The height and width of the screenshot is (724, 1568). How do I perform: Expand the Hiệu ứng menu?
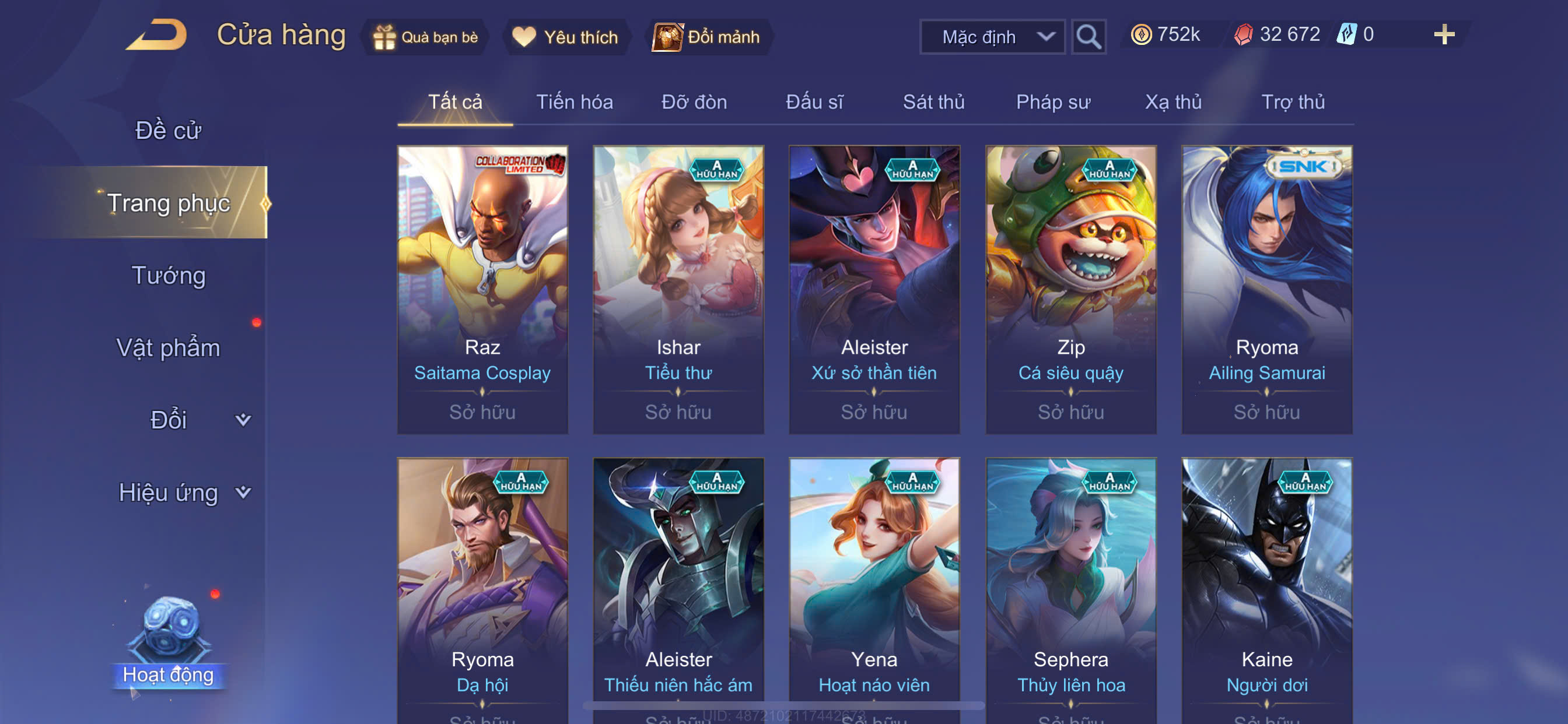pyautogui.click(x=183, y=492)
